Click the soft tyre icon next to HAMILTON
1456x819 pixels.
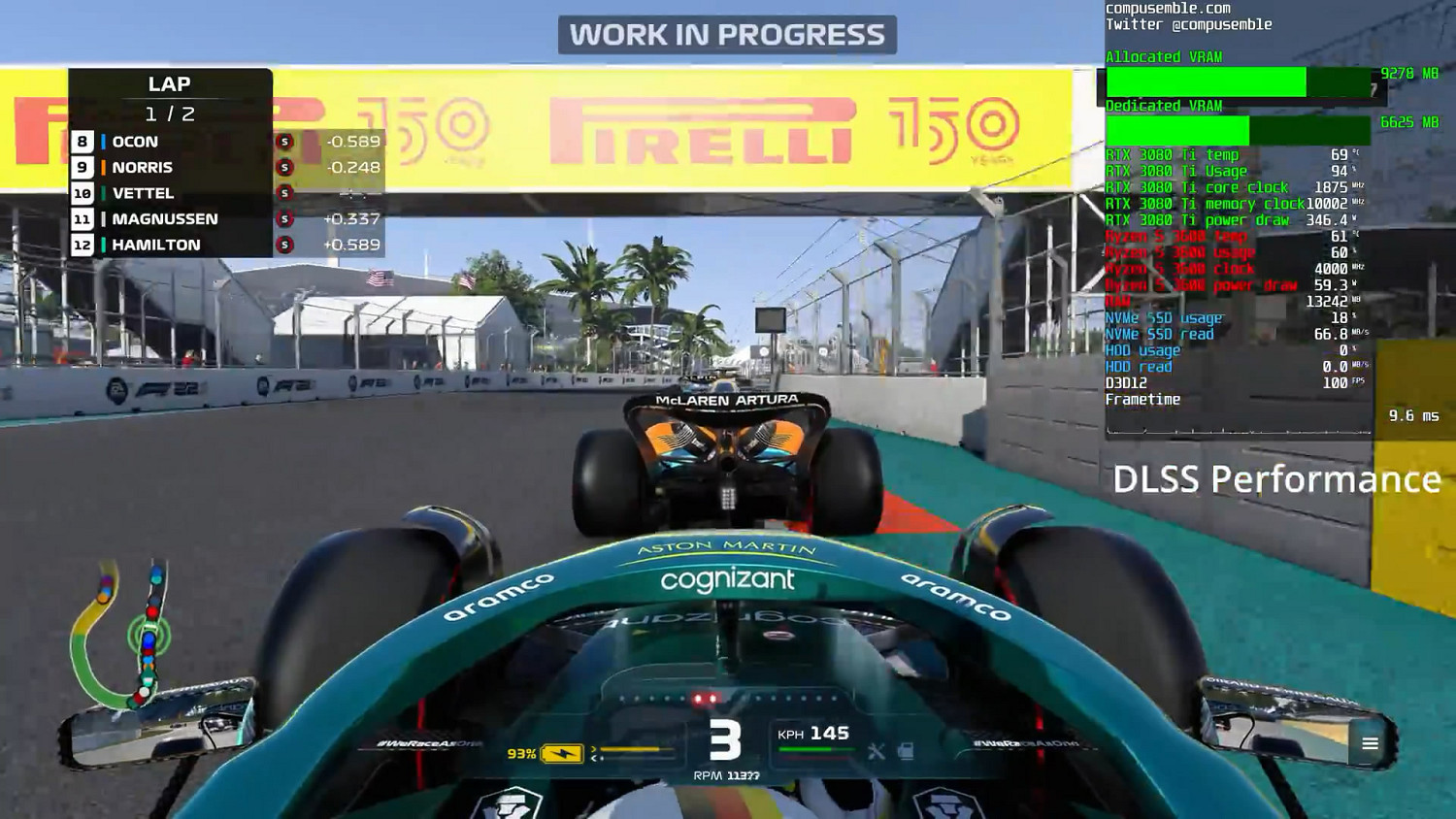pyautogui.click(x=282, y=244)
